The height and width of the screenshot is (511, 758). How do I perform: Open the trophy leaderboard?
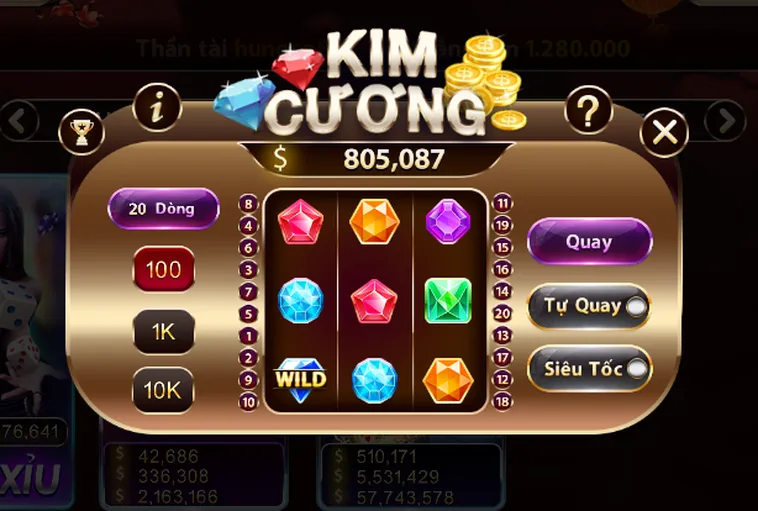82,131
